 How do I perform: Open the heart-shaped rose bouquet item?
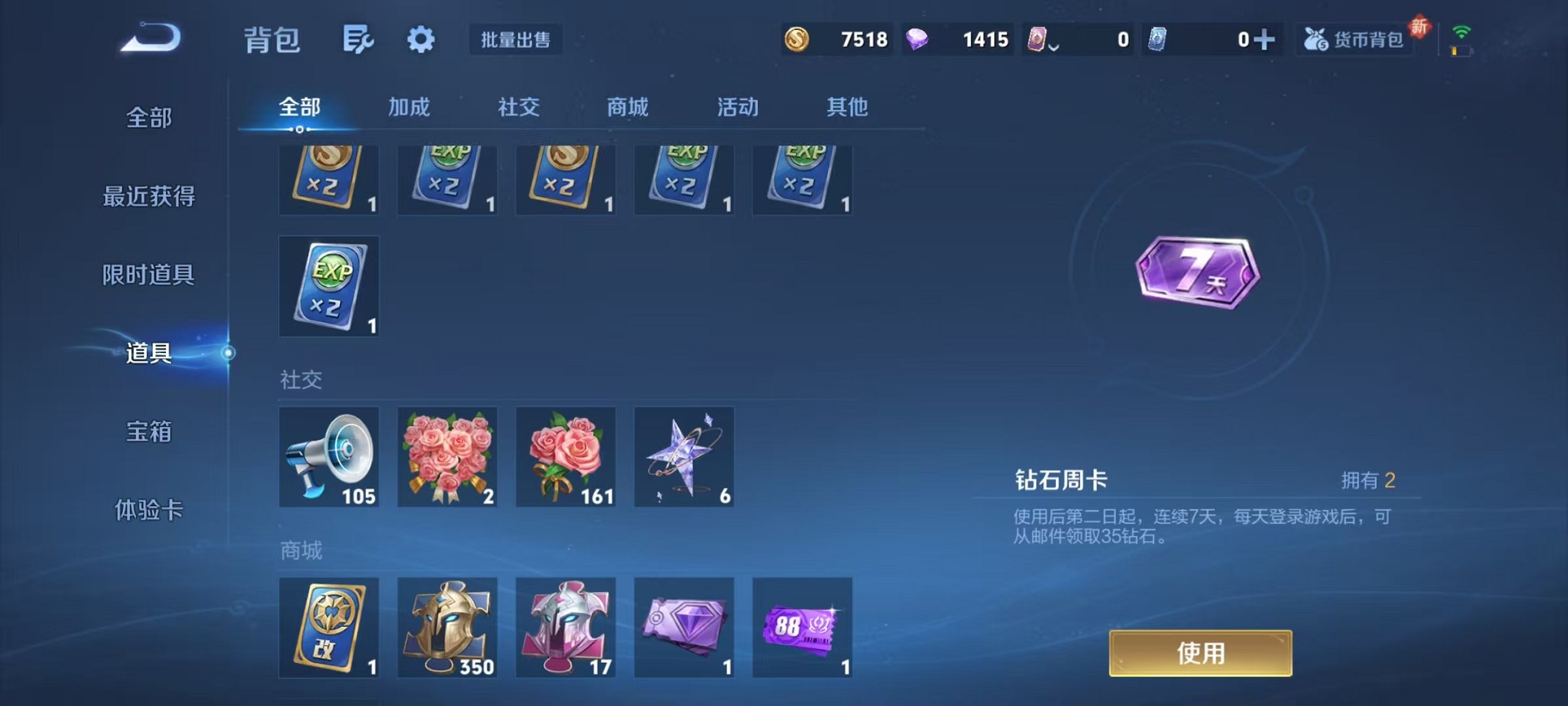point(447,457)
